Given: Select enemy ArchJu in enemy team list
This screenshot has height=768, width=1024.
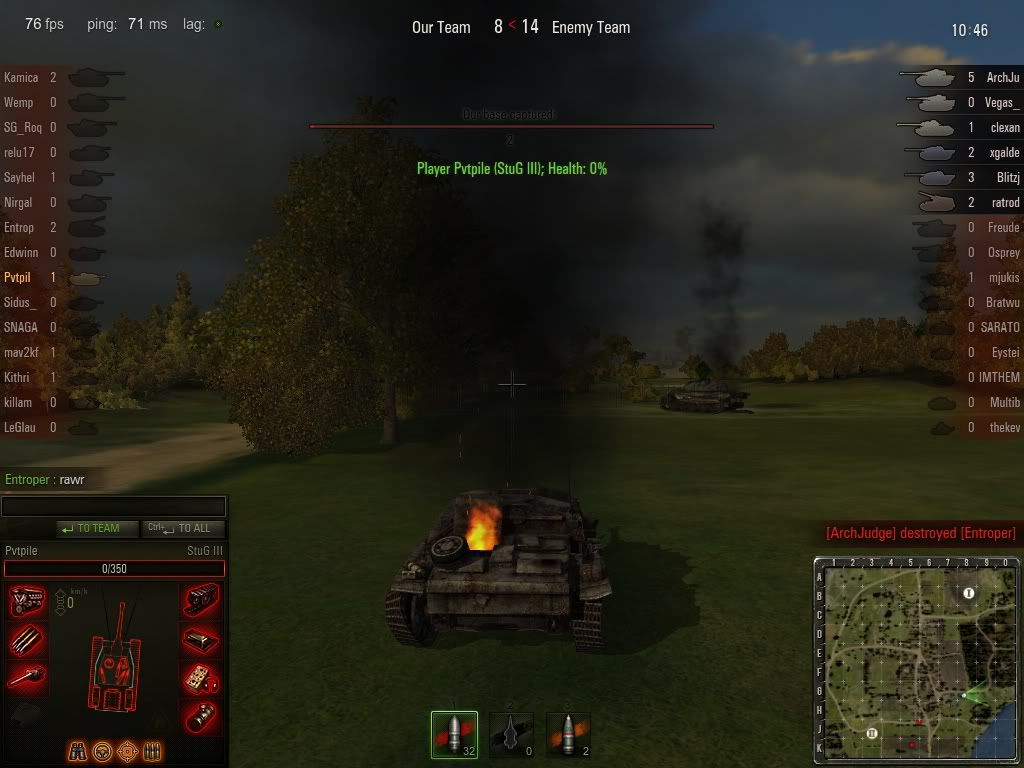Looking at the screenshot, I should click(1002, 77).
